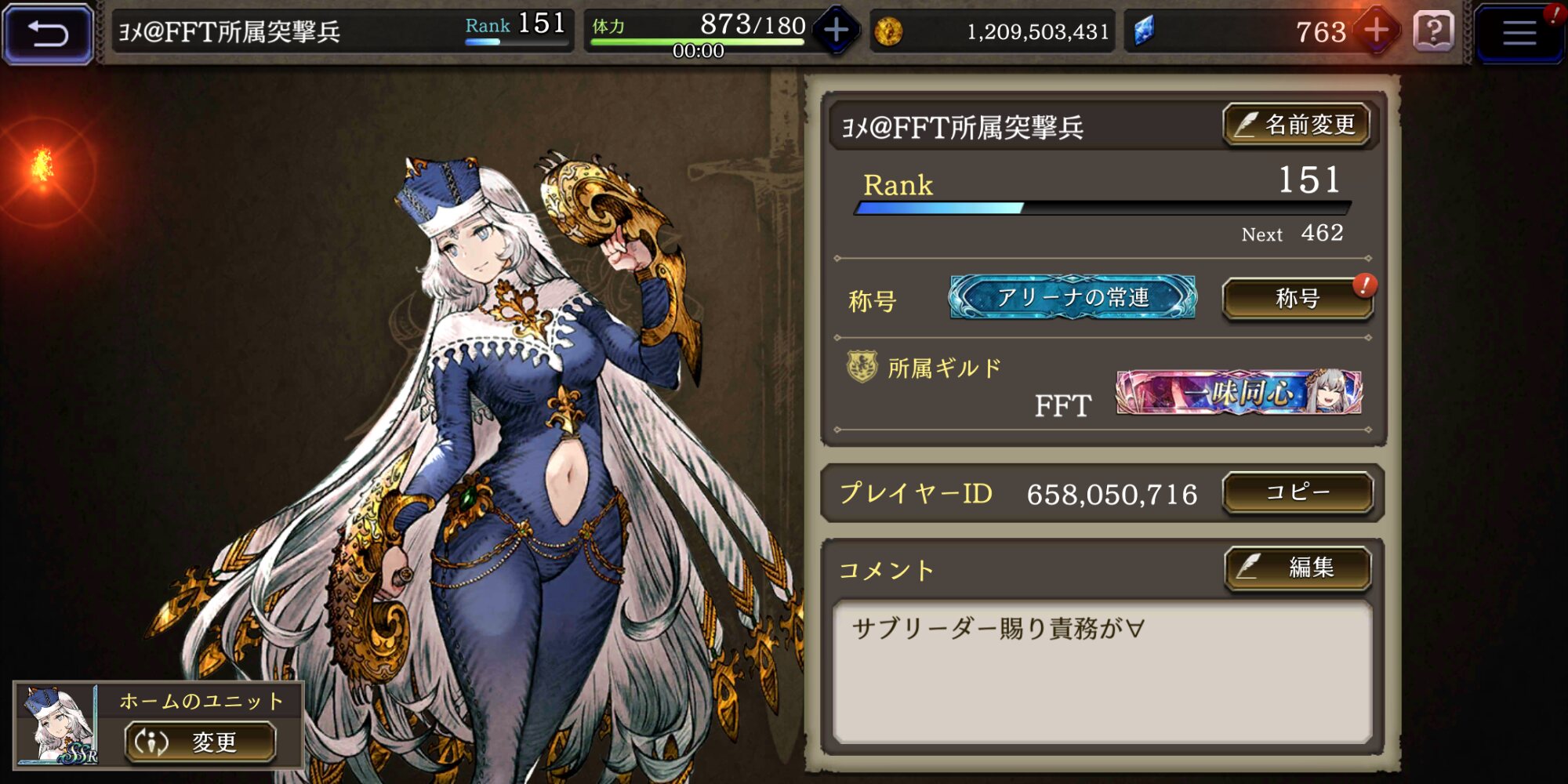
Task: Go back using the return arrow button
Action: click(x=48, y=33)
